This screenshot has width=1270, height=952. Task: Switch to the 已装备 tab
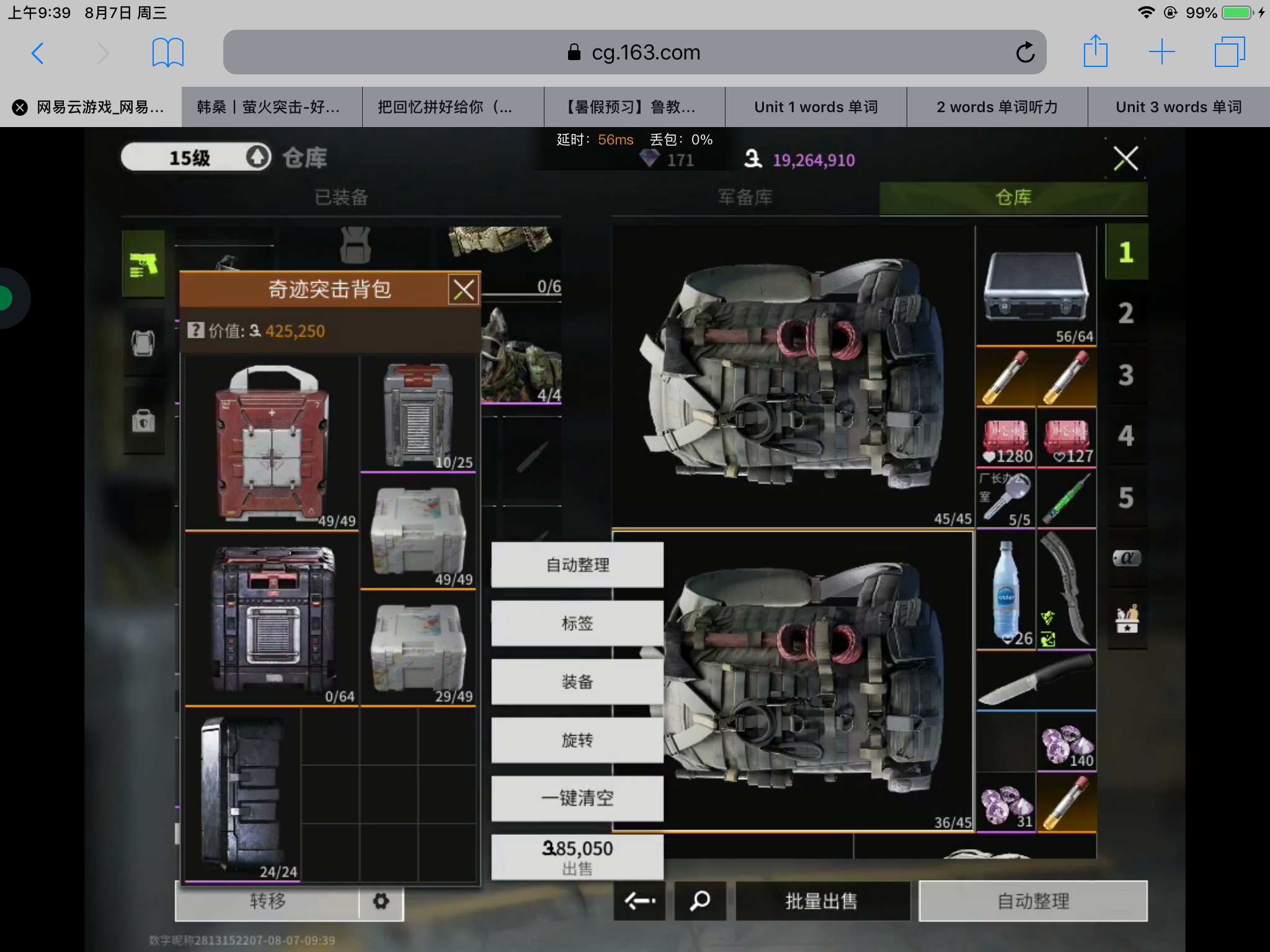coord(341,198)
